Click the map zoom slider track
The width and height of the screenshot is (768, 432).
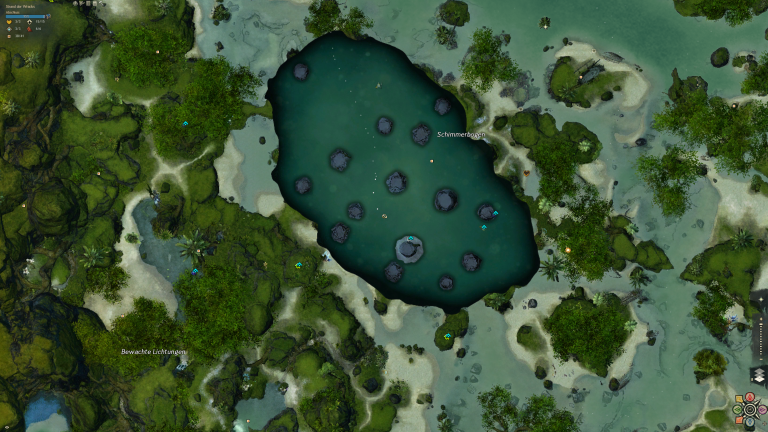click(761, 336)
